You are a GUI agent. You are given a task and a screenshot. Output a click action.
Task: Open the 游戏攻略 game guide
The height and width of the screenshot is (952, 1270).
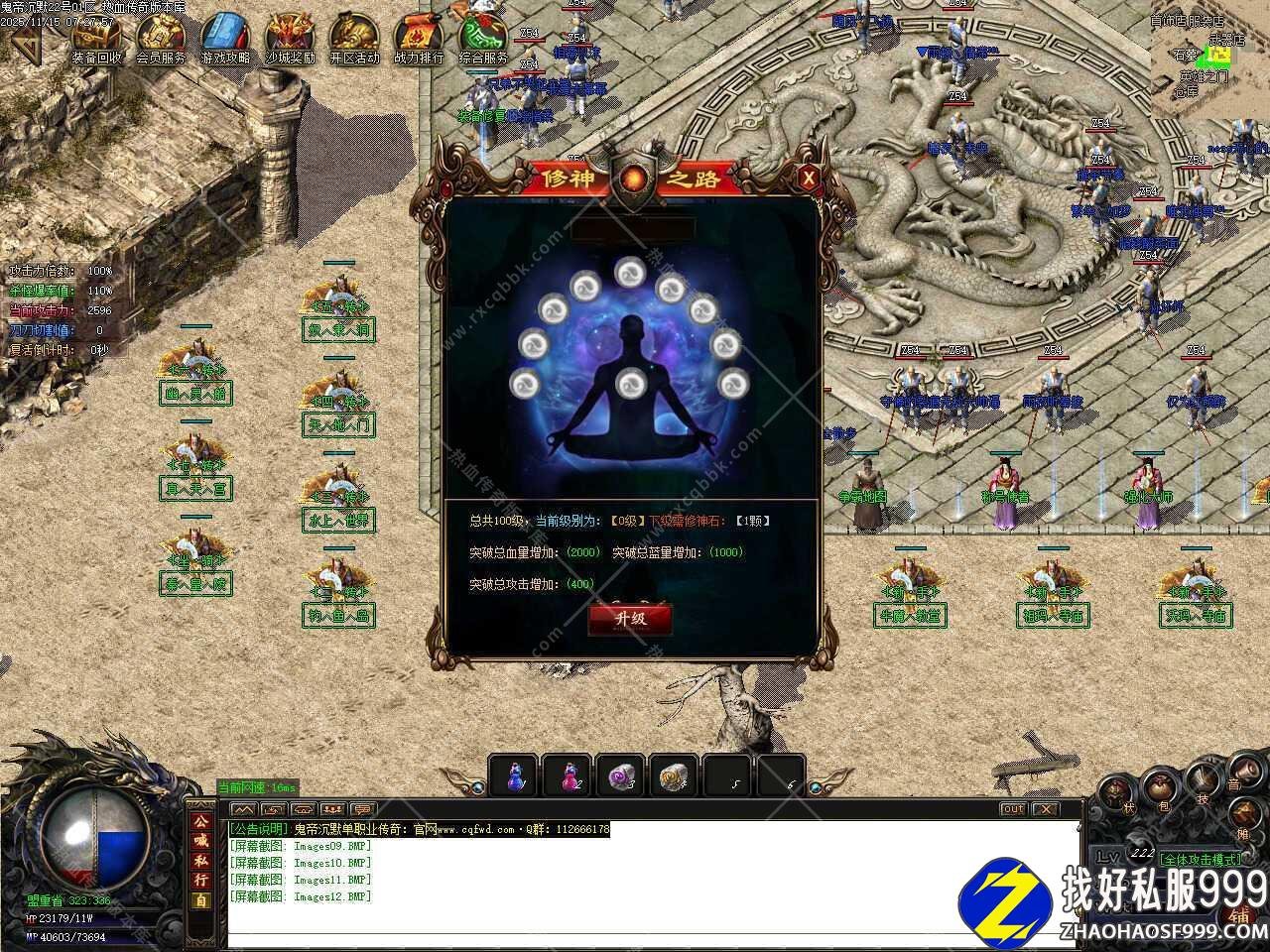click(225, 40)
